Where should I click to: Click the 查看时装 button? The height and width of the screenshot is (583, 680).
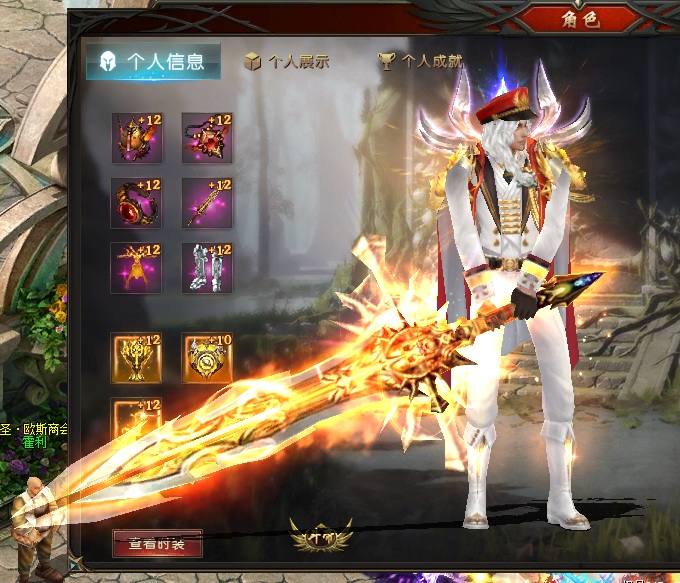click(157, 544)
